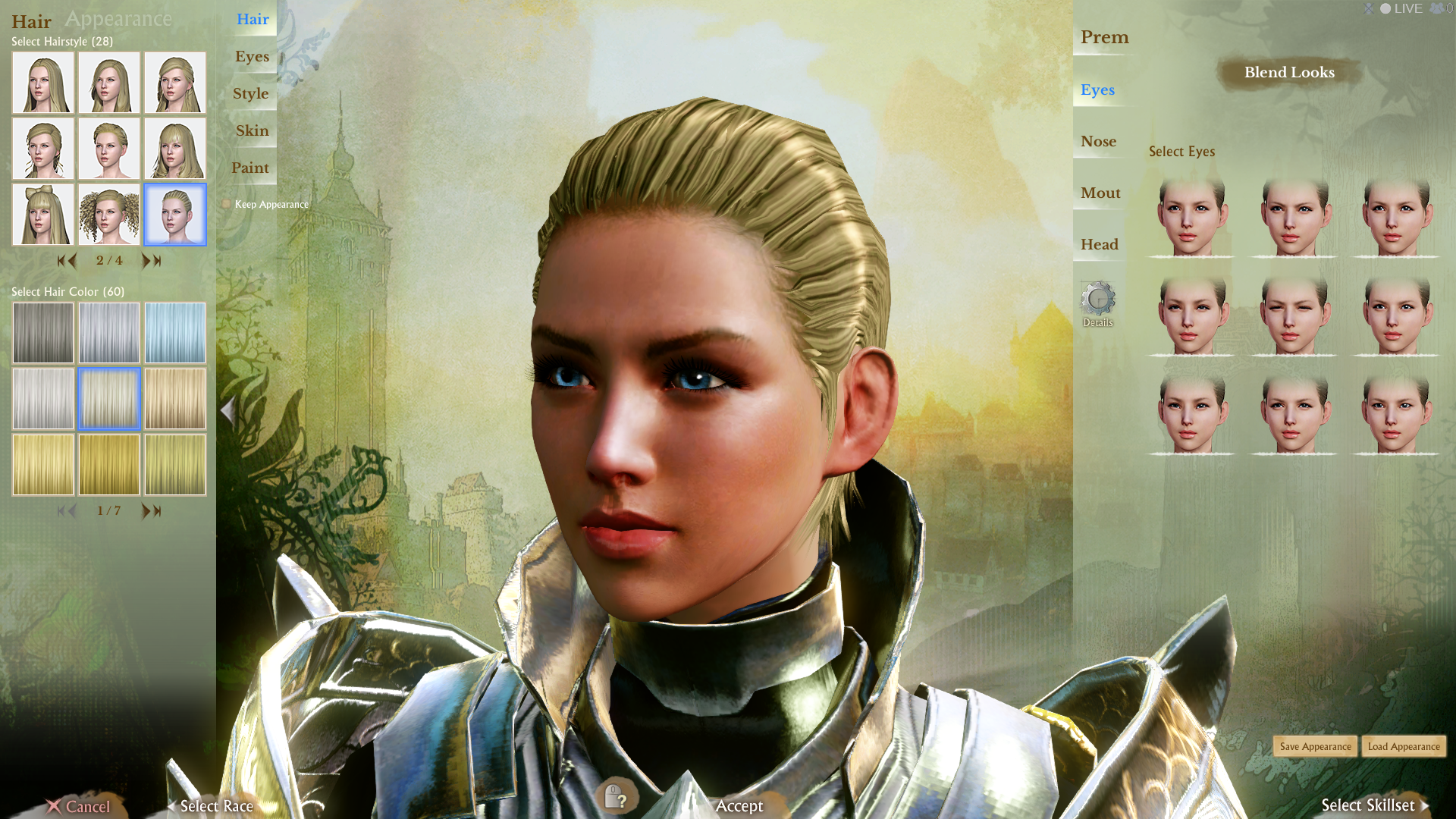1456x819 pixels.
Task: Accept the character appearance
Action: click(739, 805)
